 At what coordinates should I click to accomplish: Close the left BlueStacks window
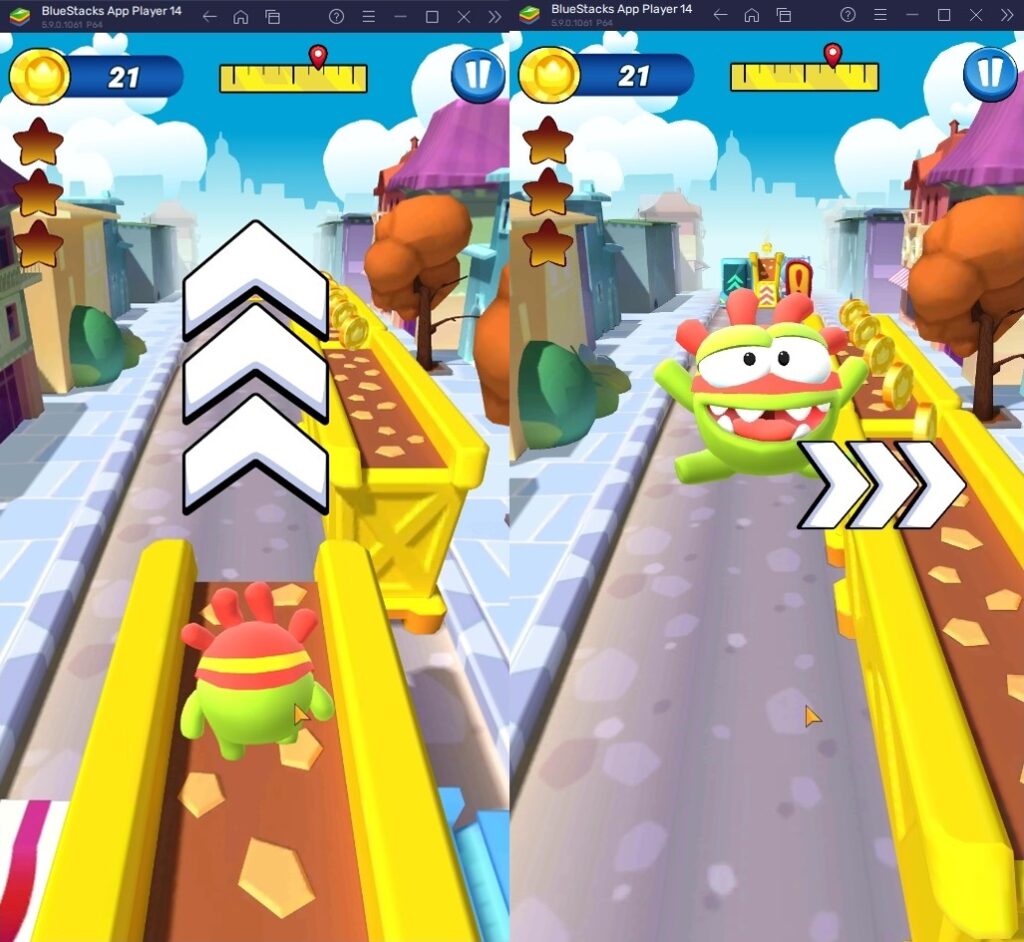click(x=463, y=16)
